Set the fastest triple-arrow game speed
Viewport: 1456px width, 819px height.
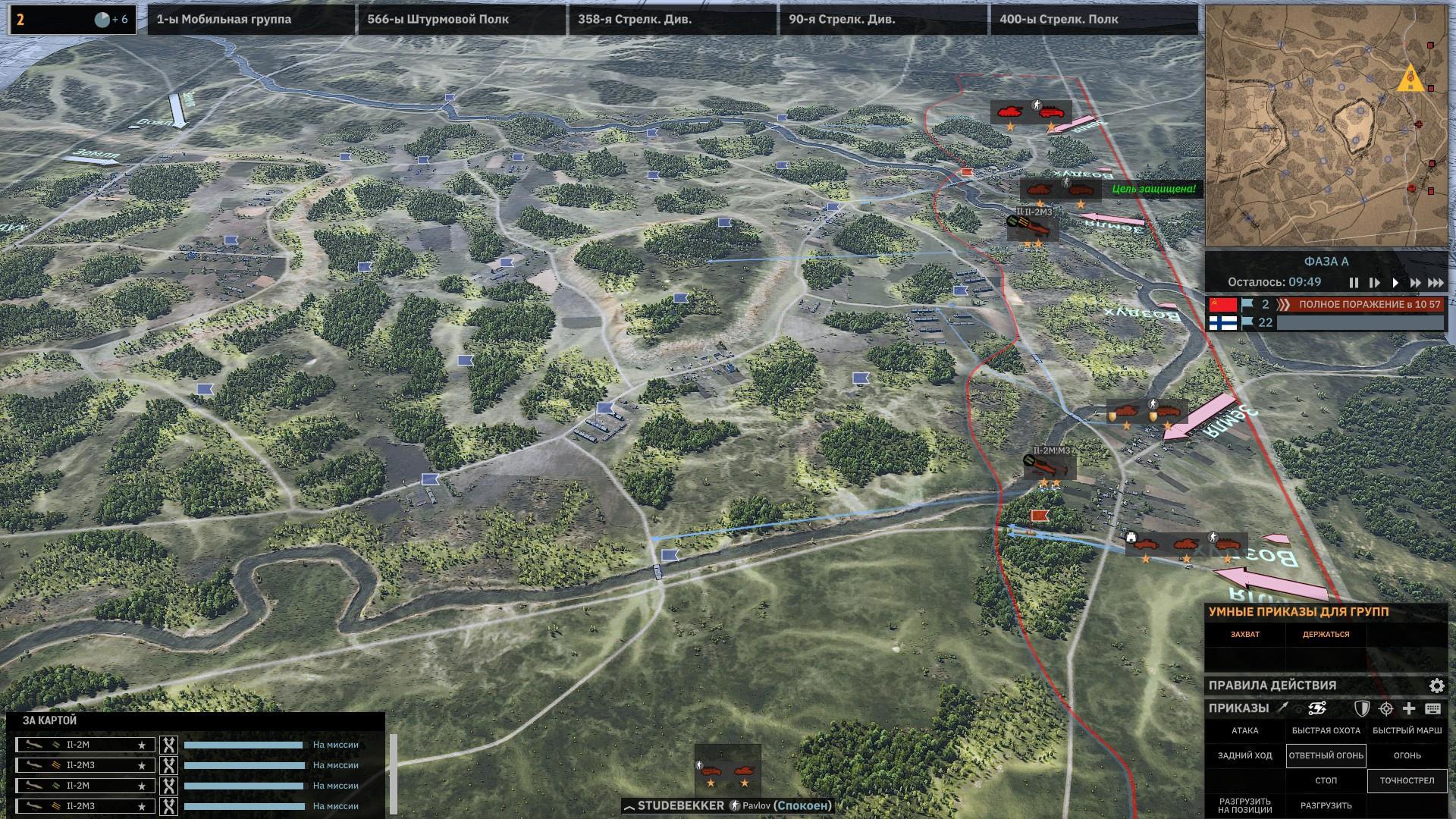(x=1436, y=283)
